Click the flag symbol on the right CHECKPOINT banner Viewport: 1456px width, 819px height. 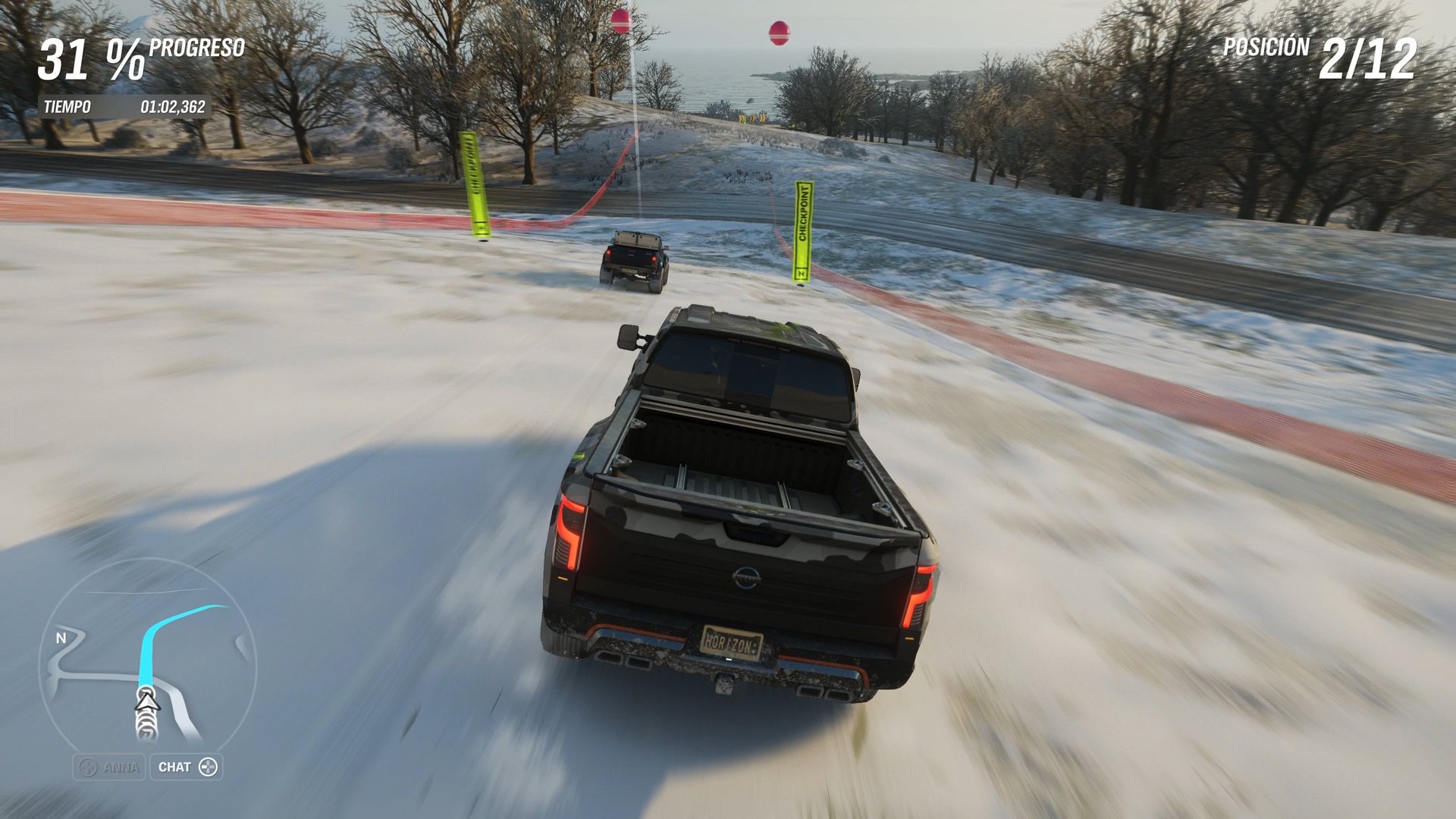[x=802, y=274]
